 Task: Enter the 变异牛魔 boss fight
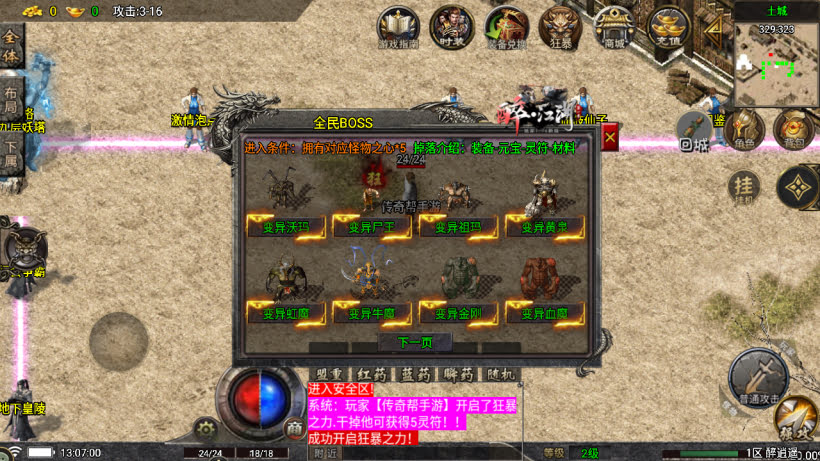373,313
